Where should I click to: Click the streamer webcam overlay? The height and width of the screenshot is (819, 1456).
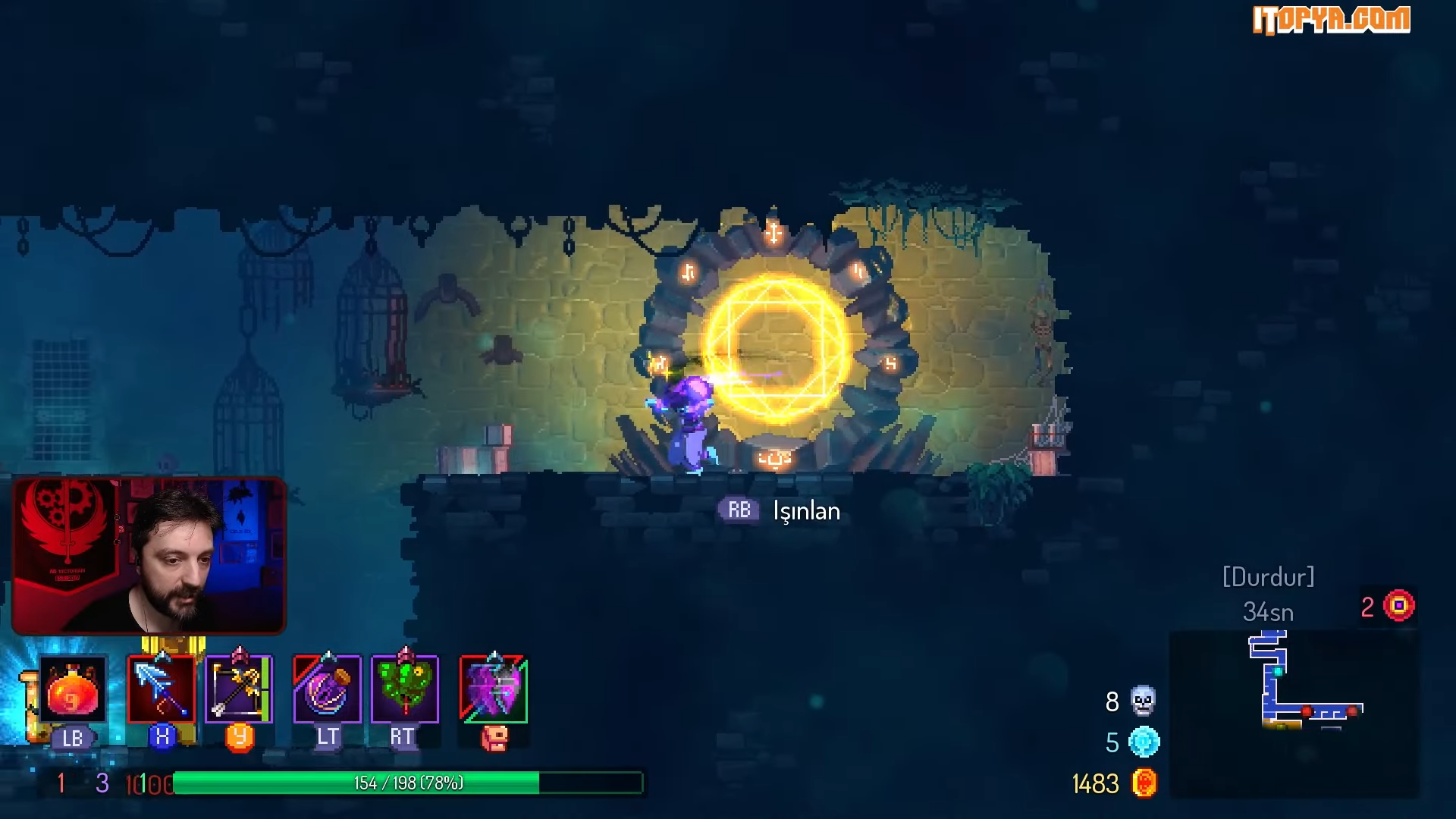149,556
